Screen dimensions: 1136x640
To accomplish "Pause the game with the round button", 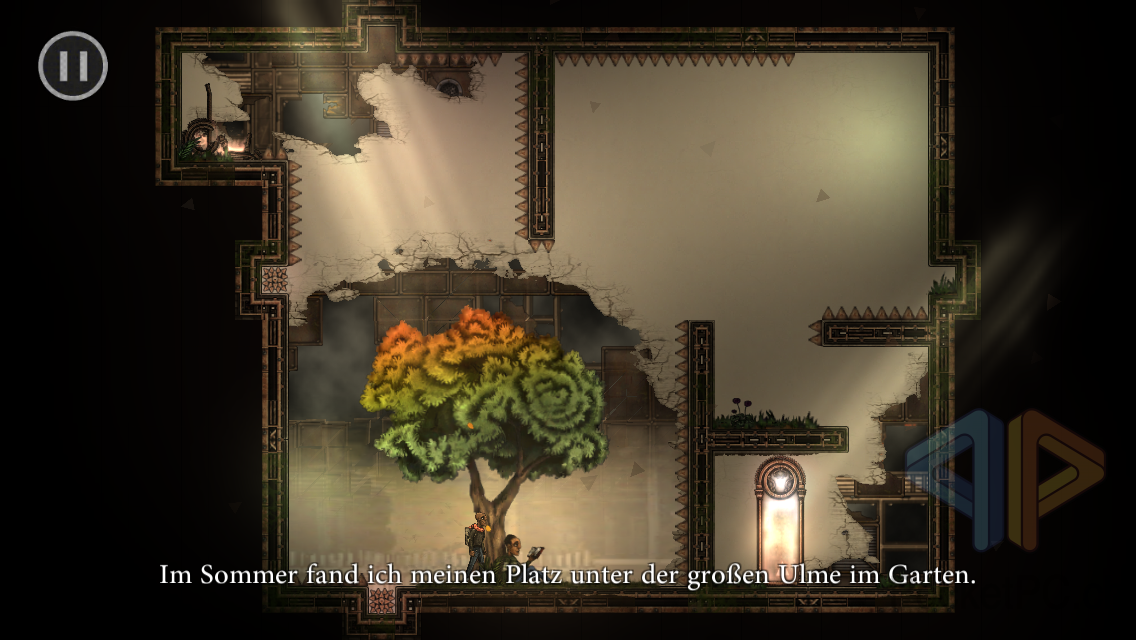I will pos(73,66).
